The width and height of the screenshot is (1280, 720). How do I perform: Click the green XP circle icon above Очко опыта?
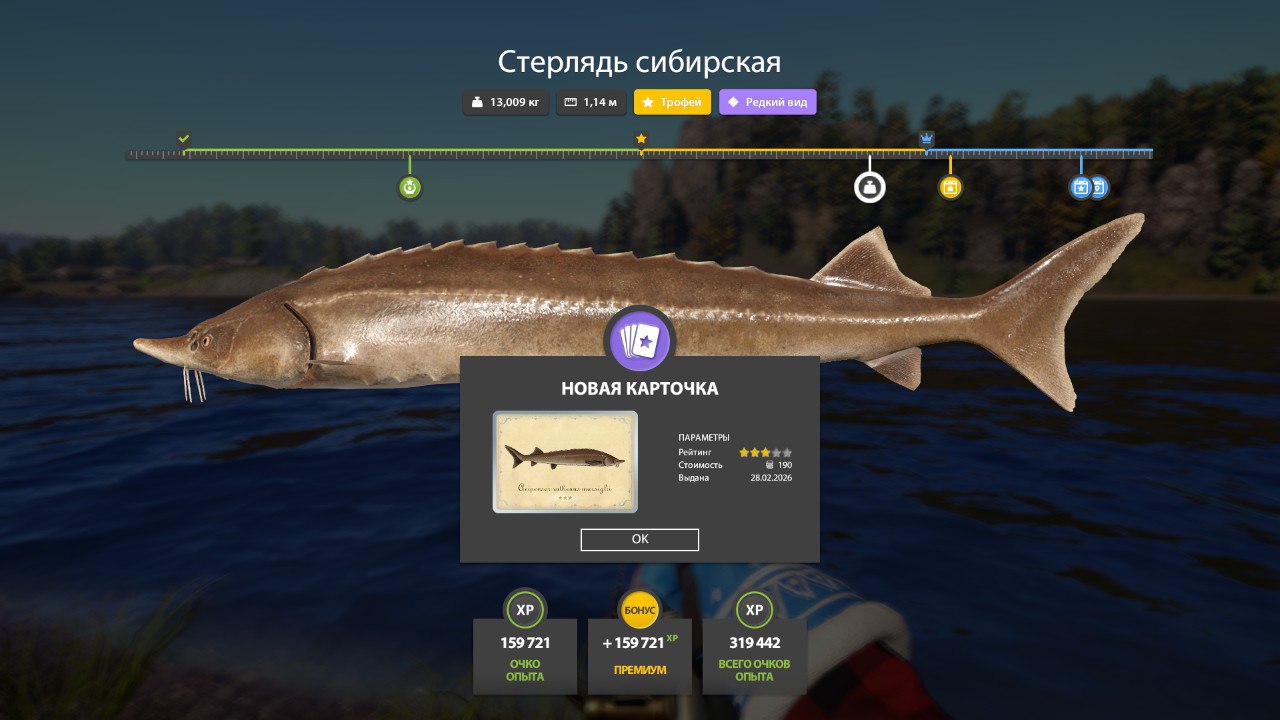click(x=524, y=609)
